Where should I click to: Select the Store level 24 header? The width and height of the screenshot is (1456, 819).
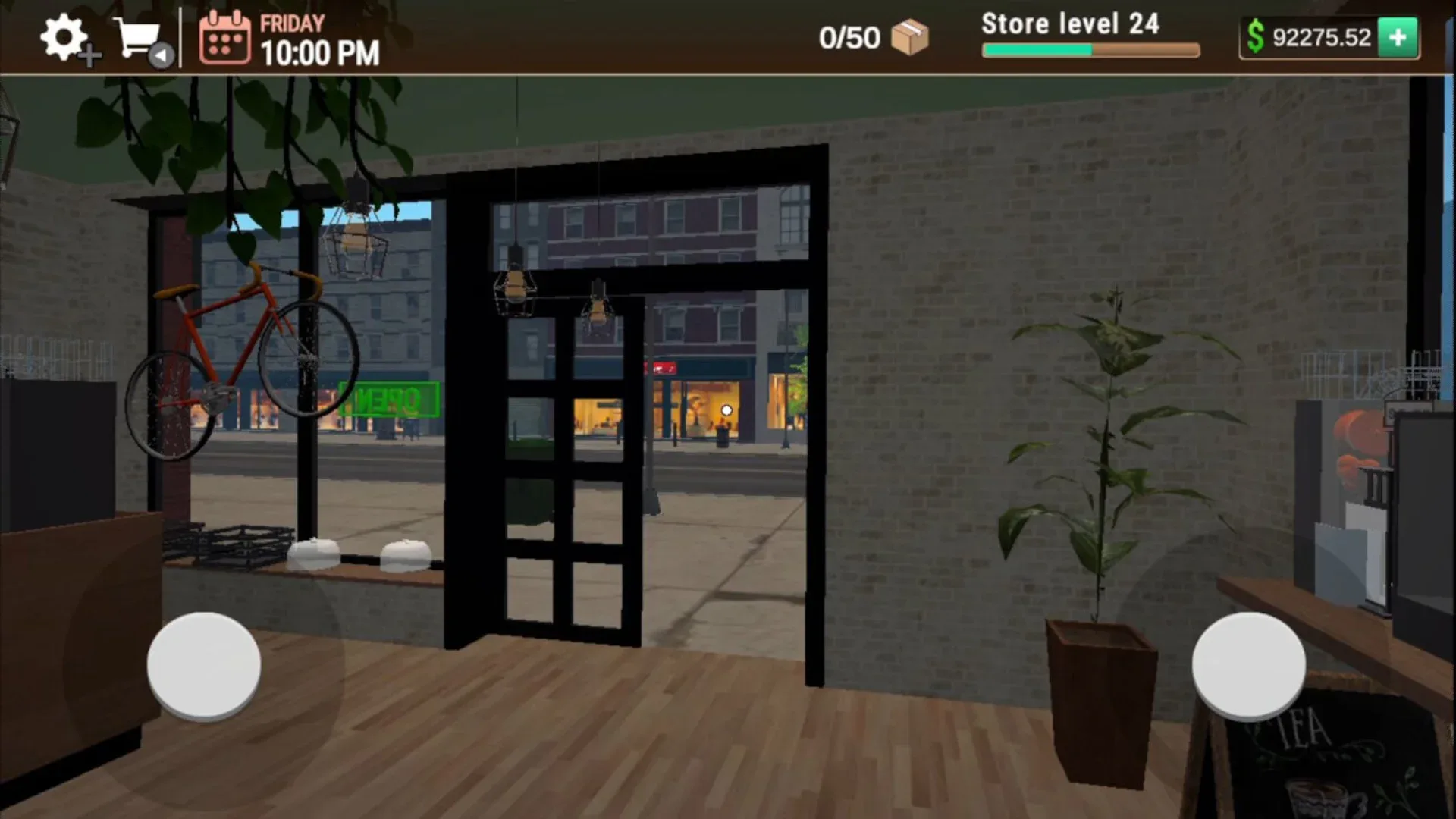[1069, 24]
